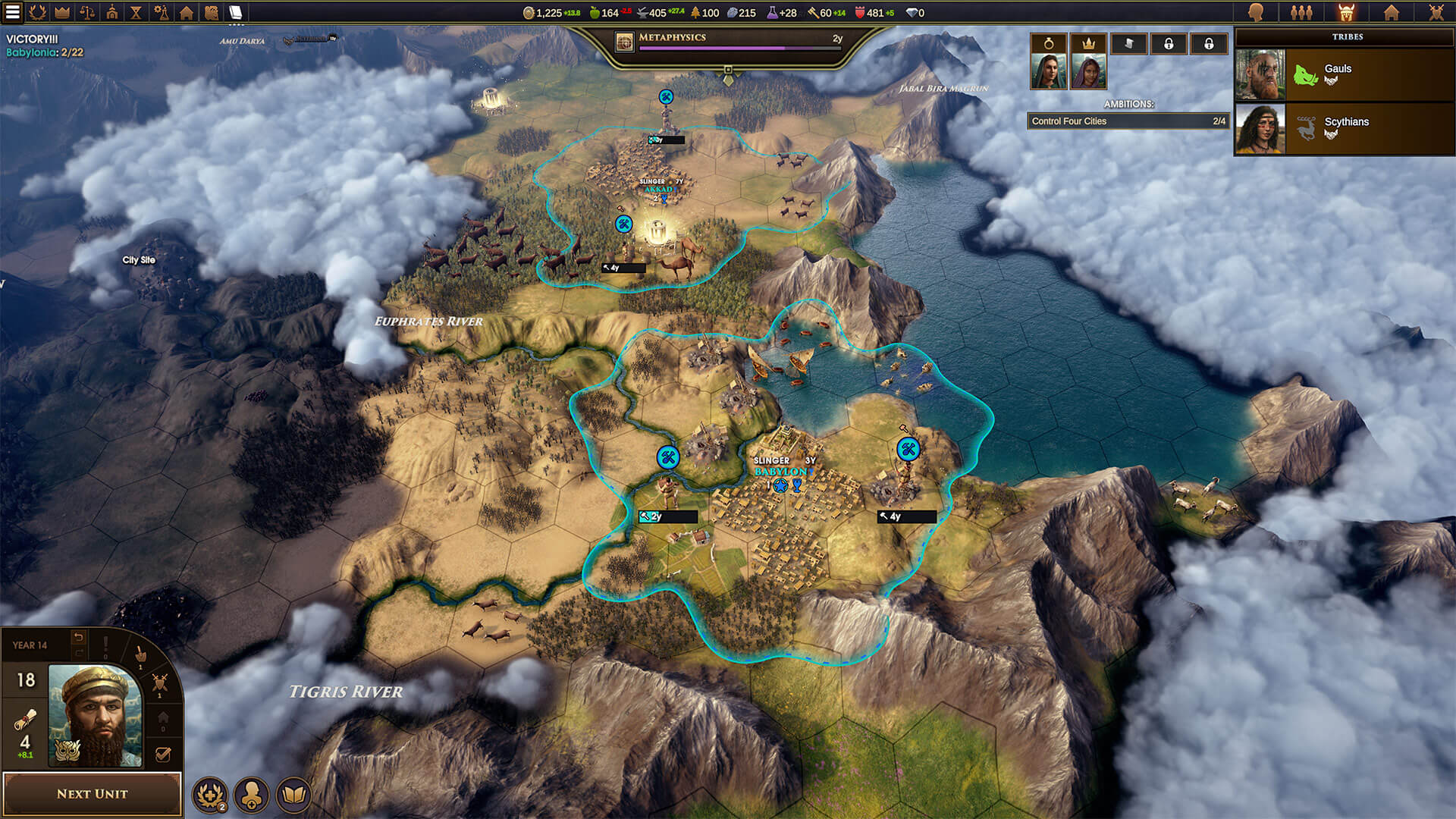Toggle the first locked character slot
Screen dimensions: 1456x819
point(1169,44)
